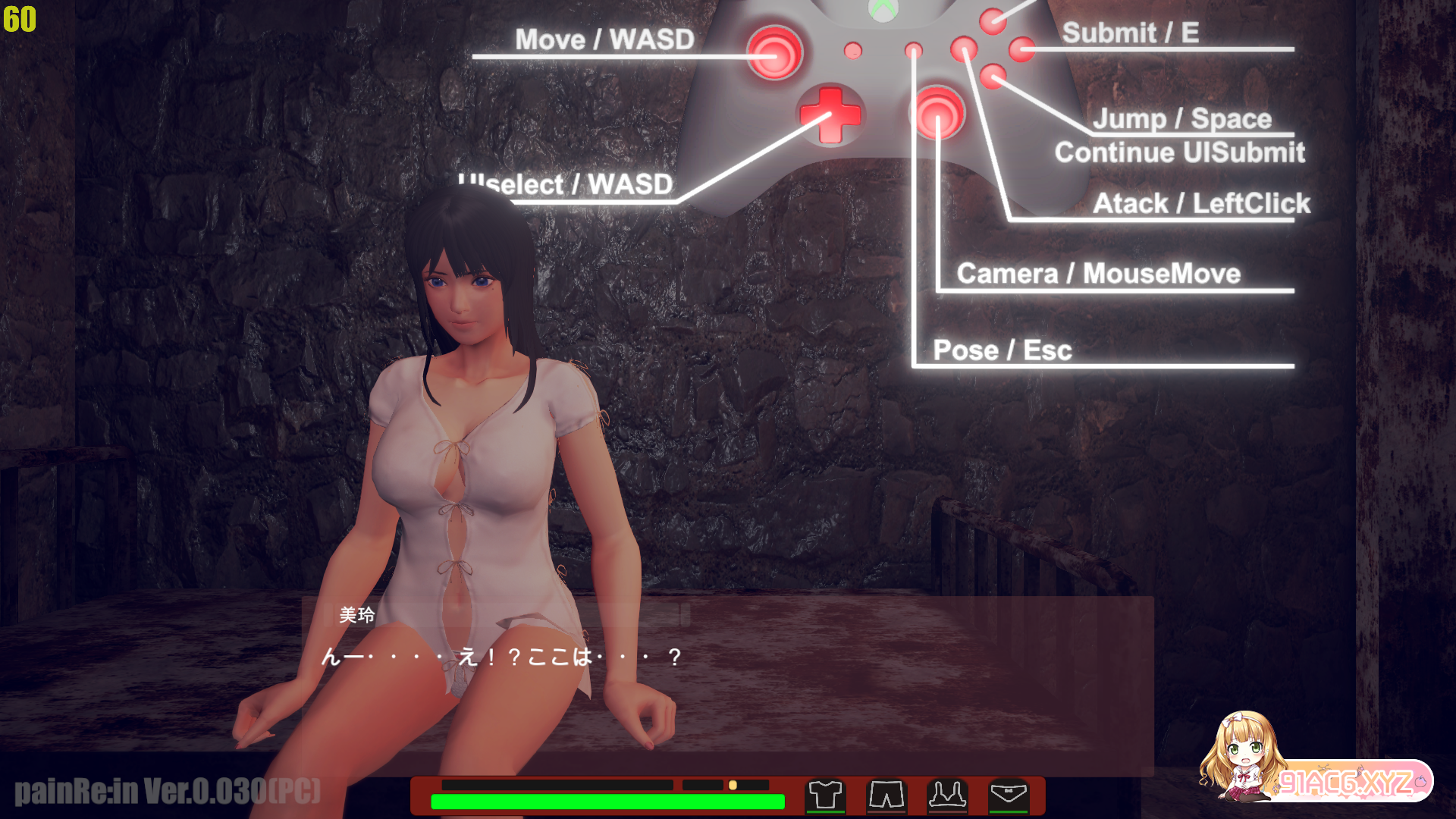Toggle the shirt using the shirt icon
1456x819 pixels.
(x=827, y=795)
